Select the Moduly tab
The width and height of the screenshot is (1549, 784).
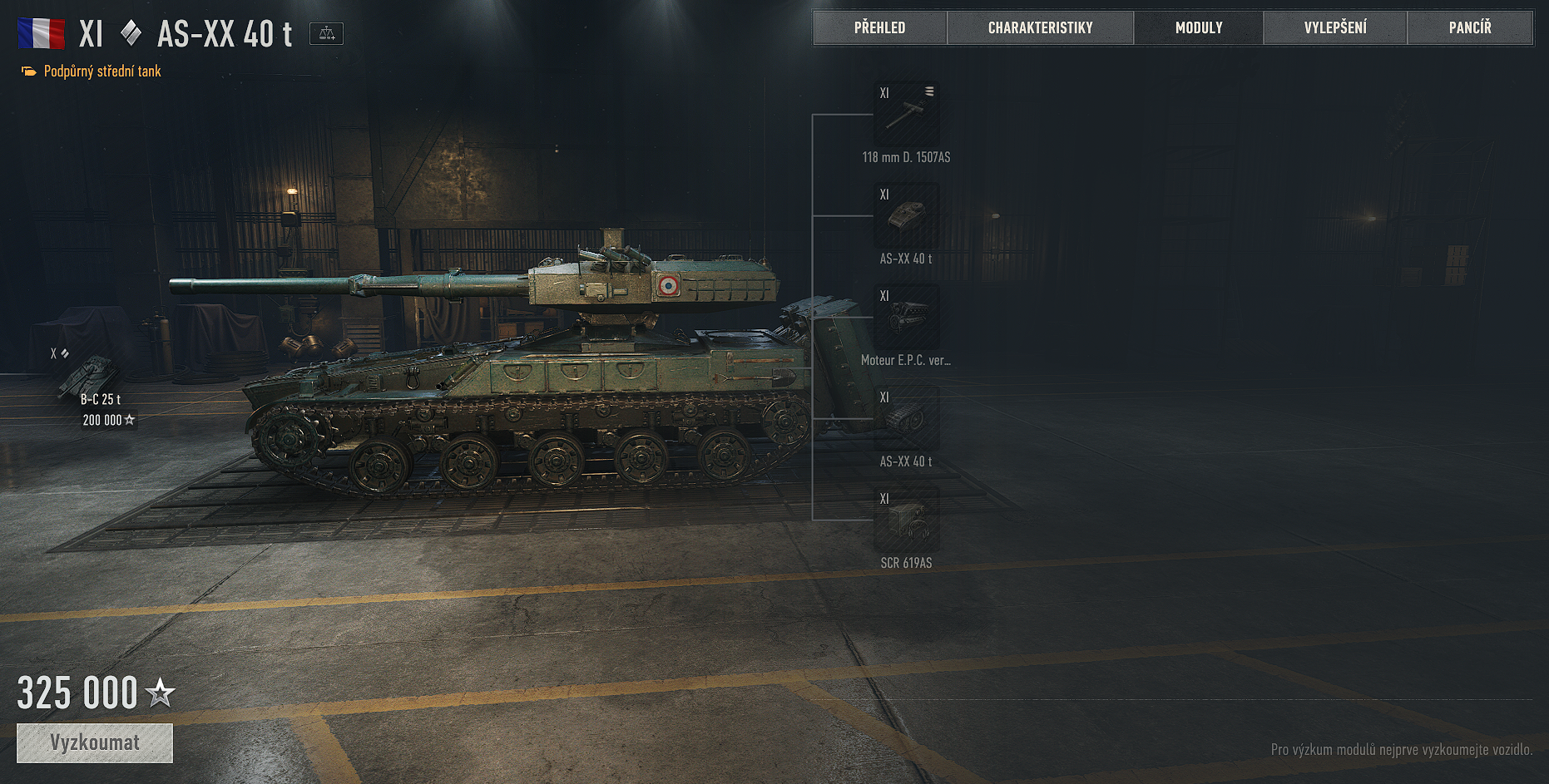1198,27
